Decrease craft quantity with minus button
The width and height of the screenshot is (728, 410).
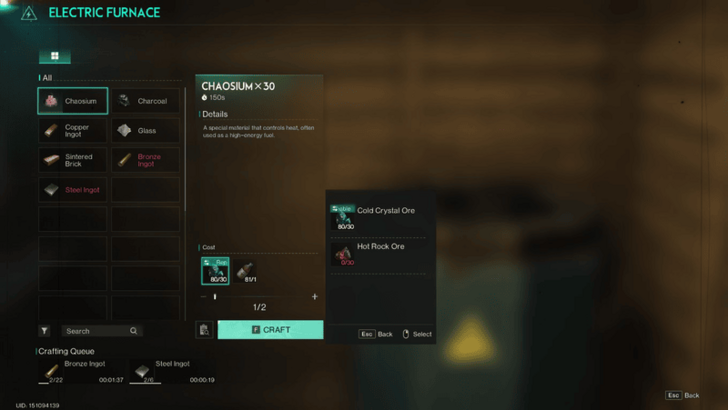203,297
